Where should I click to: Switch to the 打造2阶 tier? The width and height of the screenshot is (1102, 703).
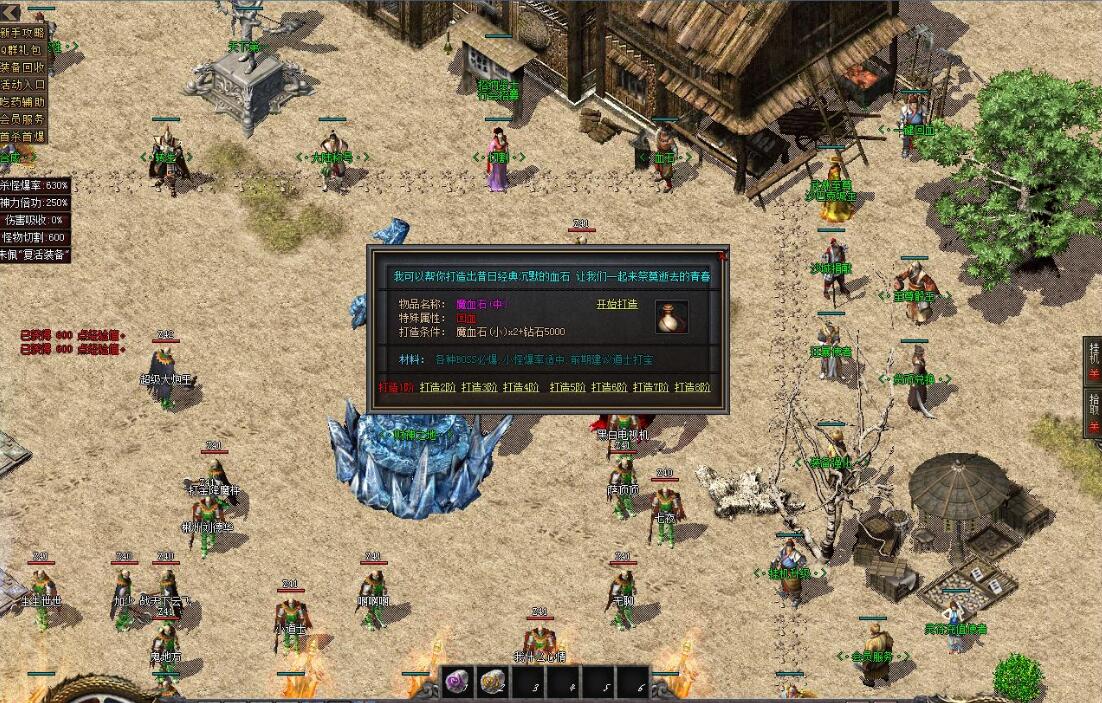click(x=438, y=387)
